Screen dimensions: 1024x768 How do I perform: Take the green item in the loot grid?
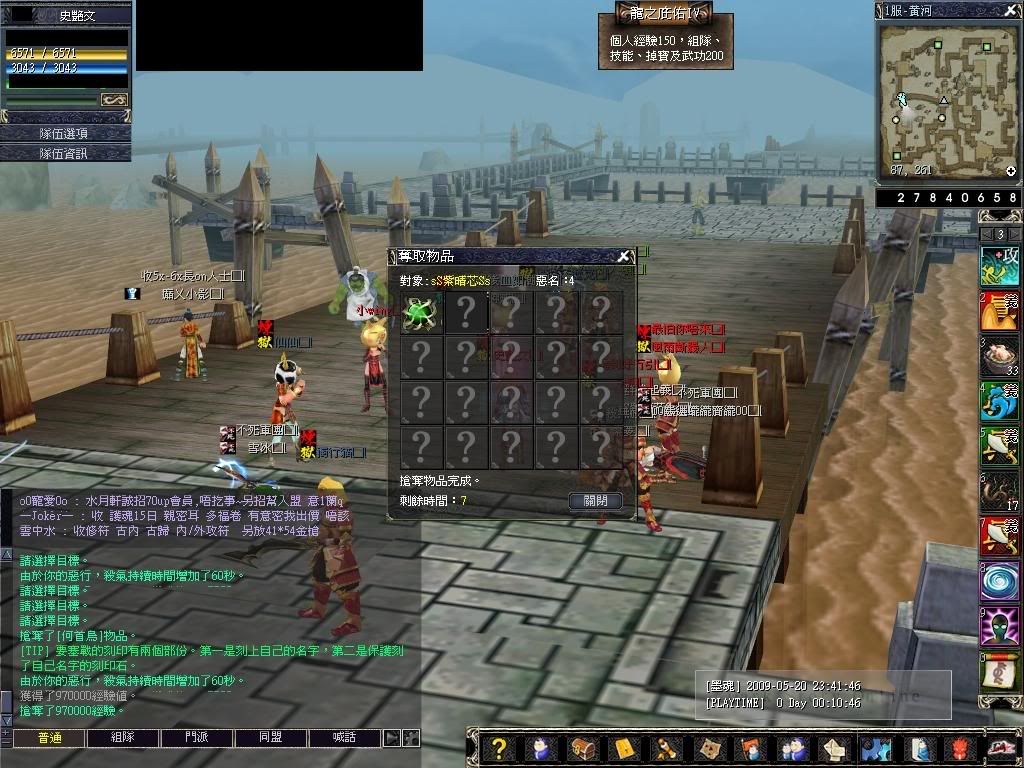click(x=421, y=313)
